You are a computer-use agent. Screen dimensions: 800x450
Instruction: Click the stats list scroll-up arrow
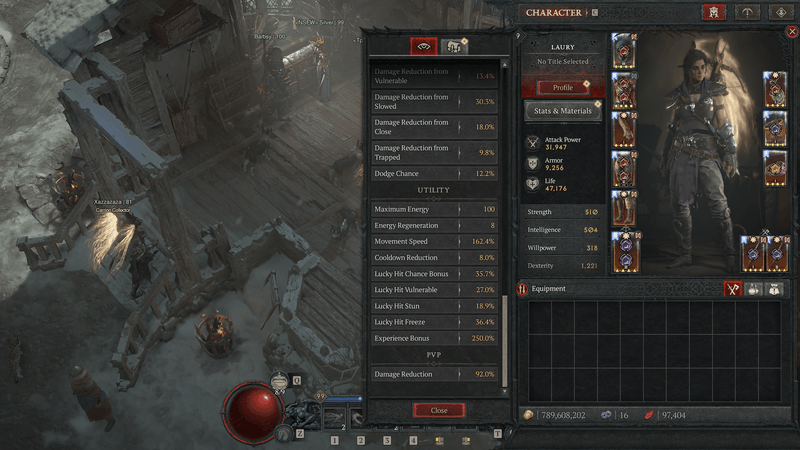click(506, 64)
